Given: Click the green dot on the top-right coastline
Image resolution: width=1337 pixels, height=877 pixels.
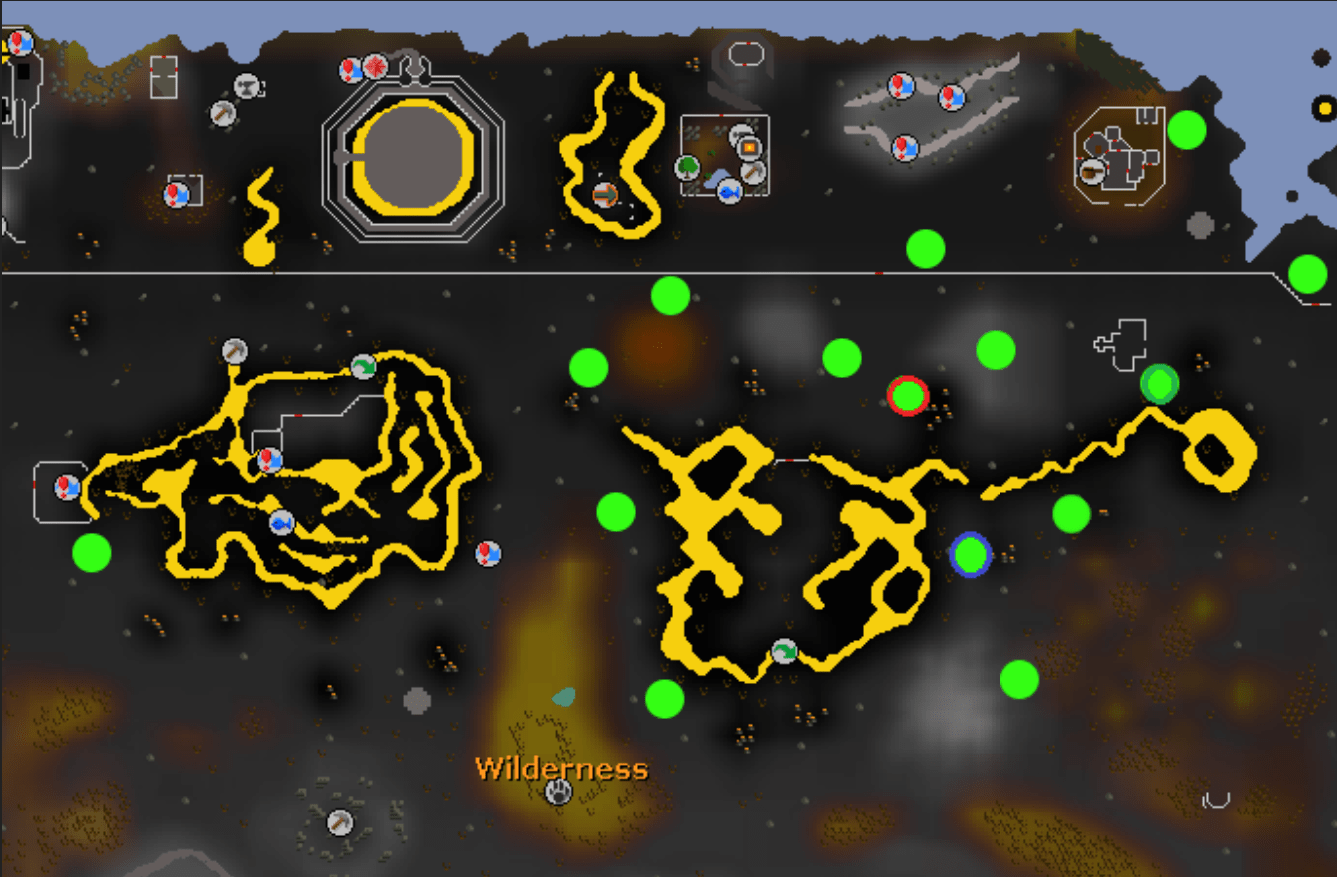Looking at the screenshot, I should [1189, 130].
